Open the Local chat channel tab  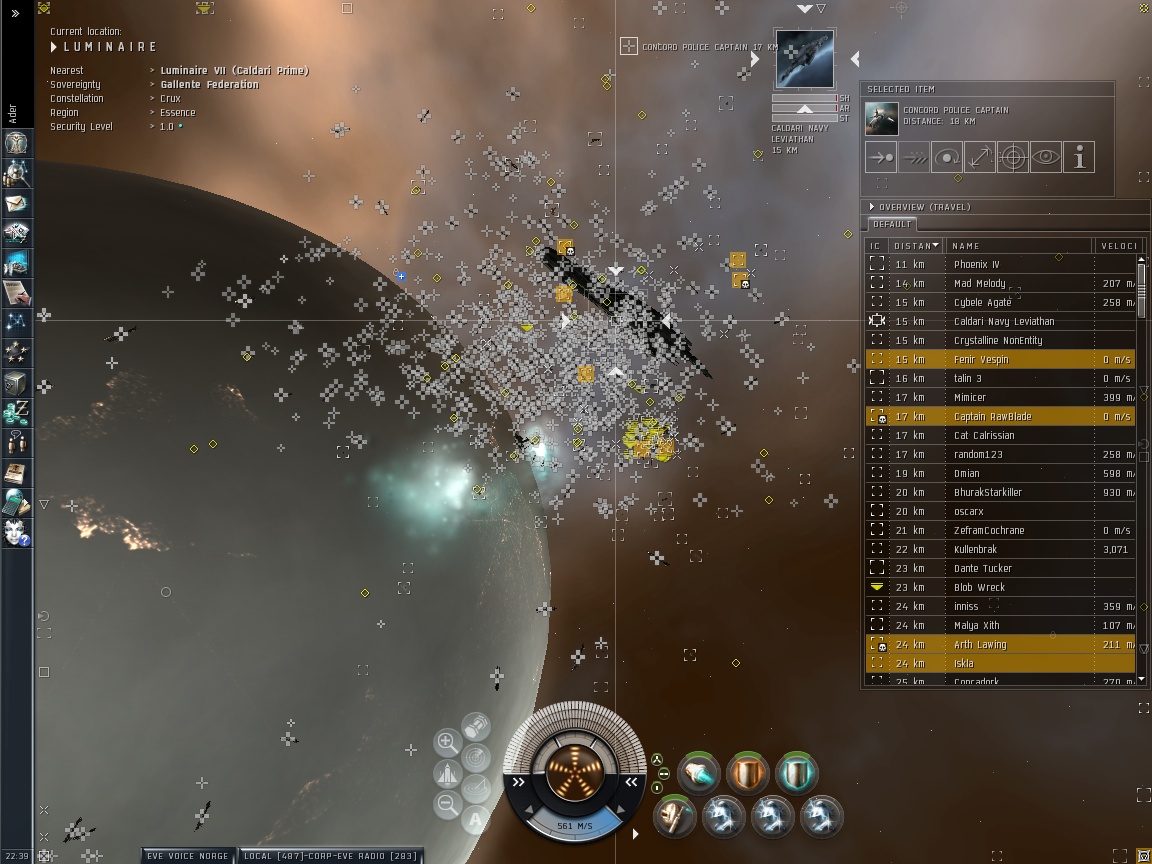tap(330, 856)
